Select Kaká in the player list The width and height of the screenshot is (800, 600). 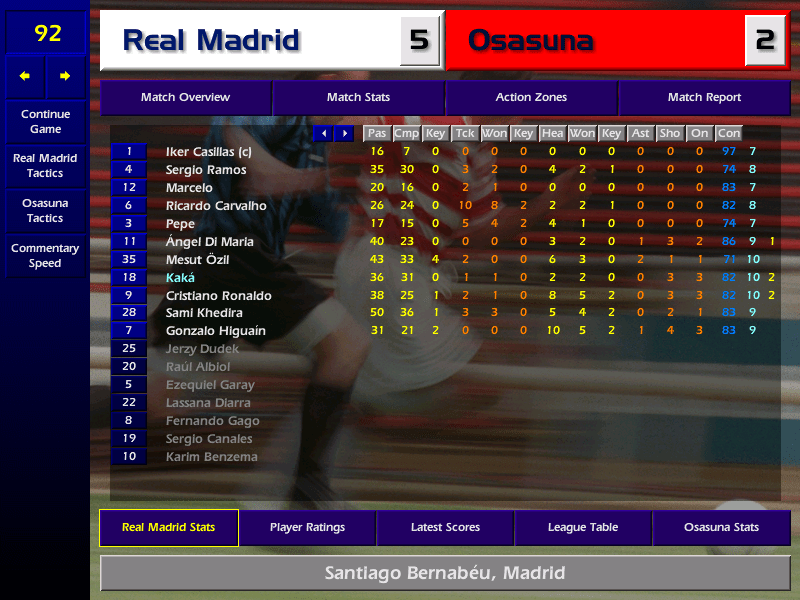point(180,278)
